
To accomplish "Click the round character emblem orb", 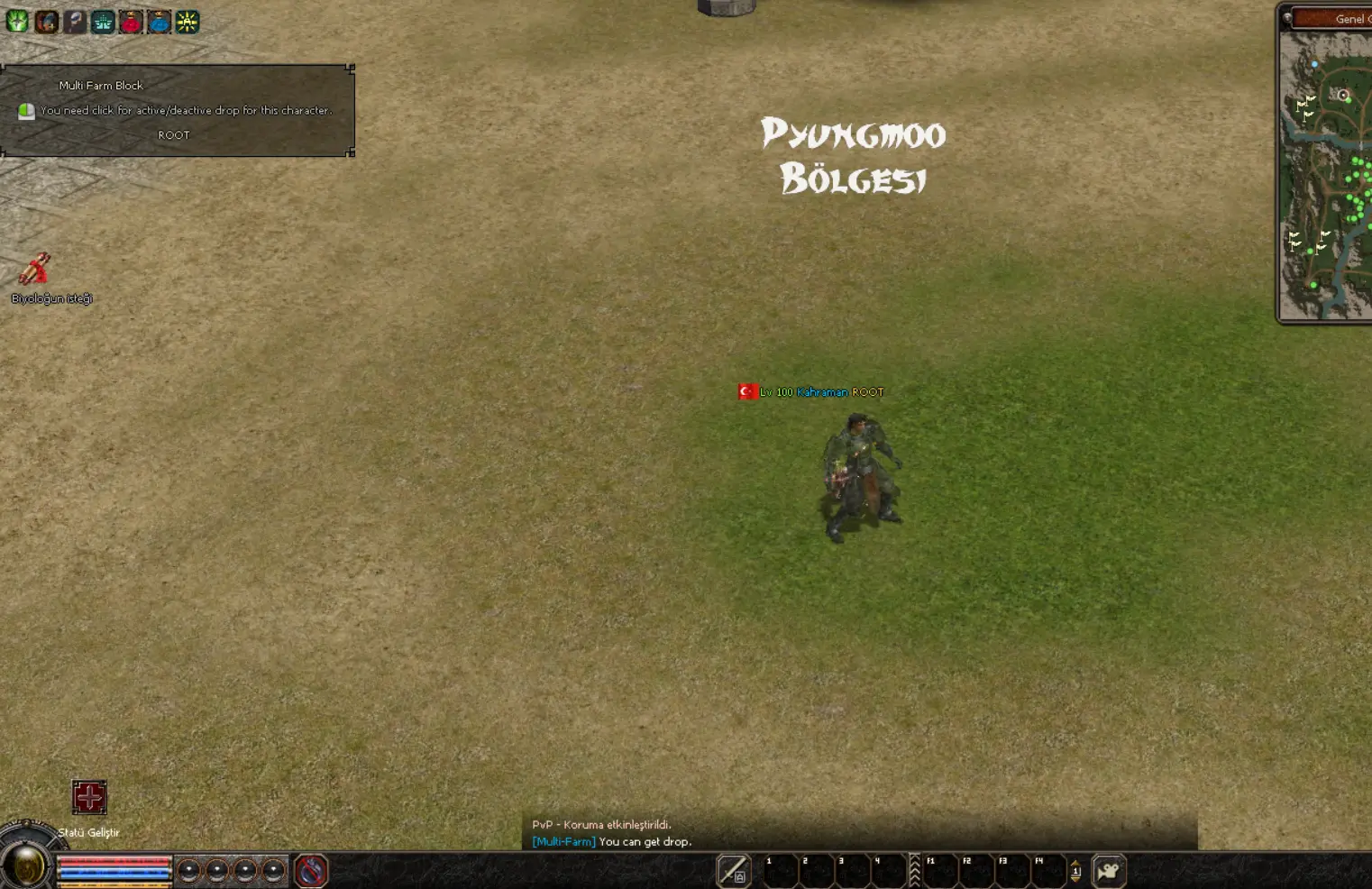I will point(26,866).
